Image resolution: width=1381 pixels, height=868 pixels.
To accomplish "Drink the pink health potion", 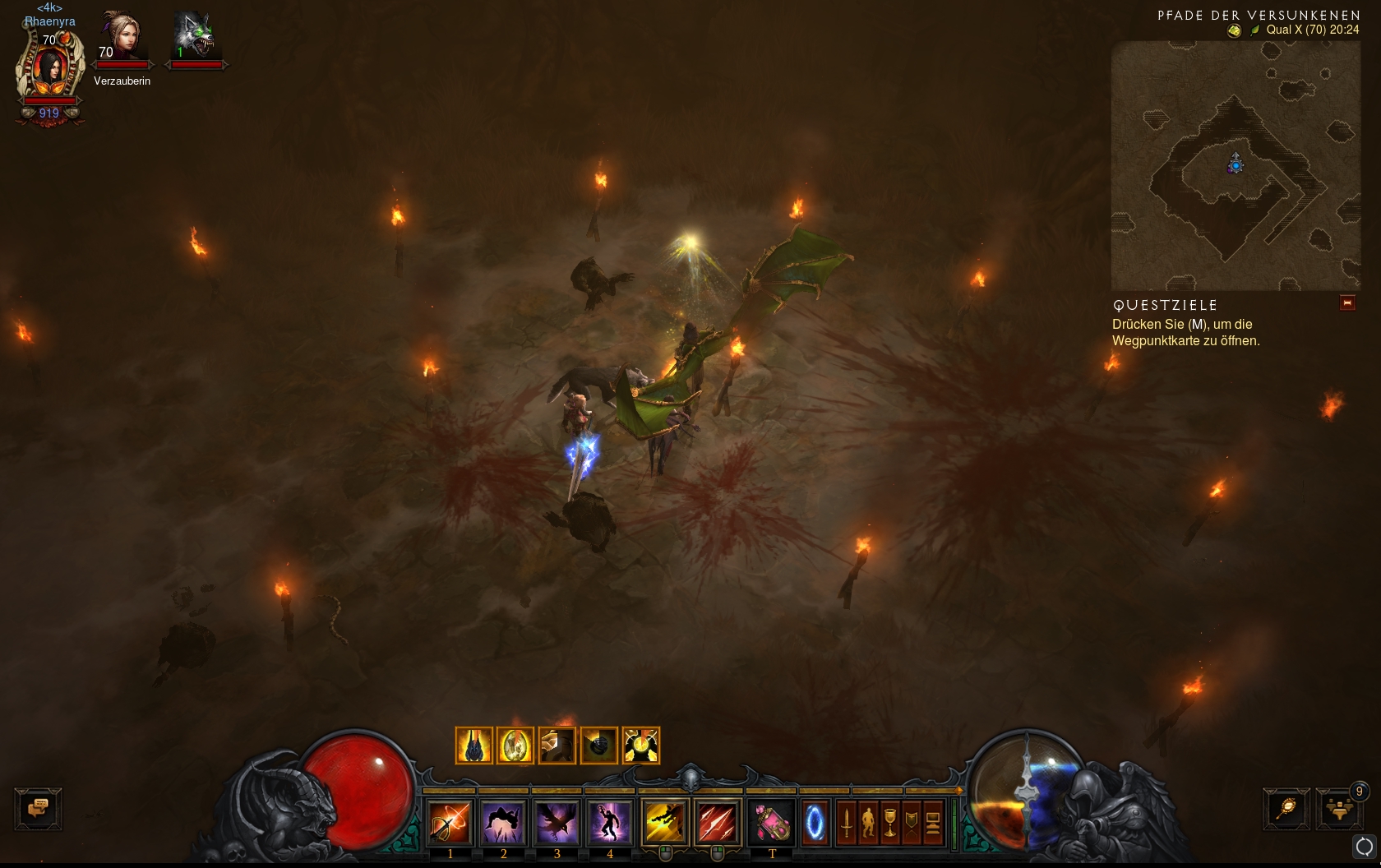I will (772, 822).
